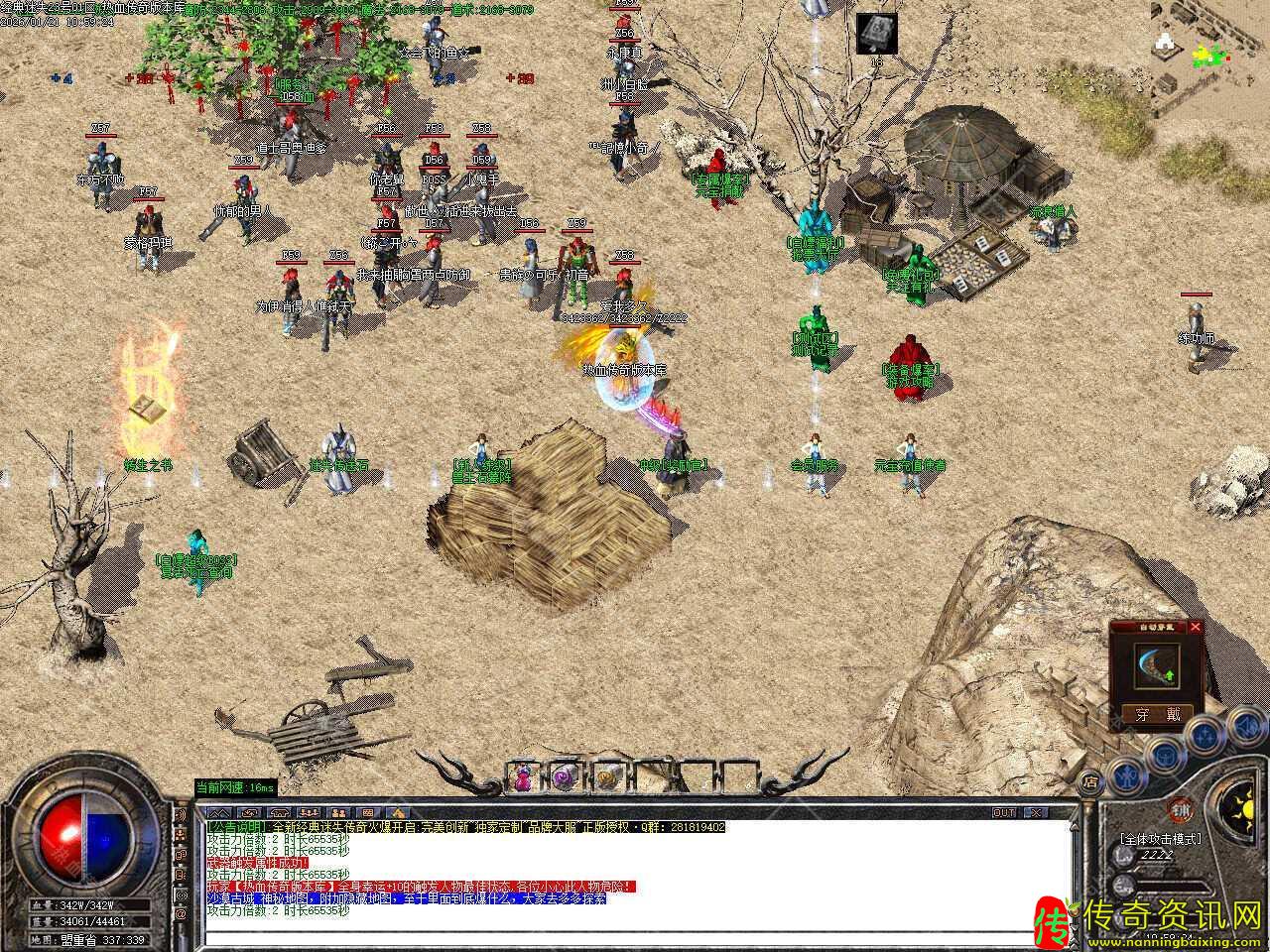Screen dimensions: 1270x952
Task: Use the purple scroll hotbar slot
Action: click(565, 778)
